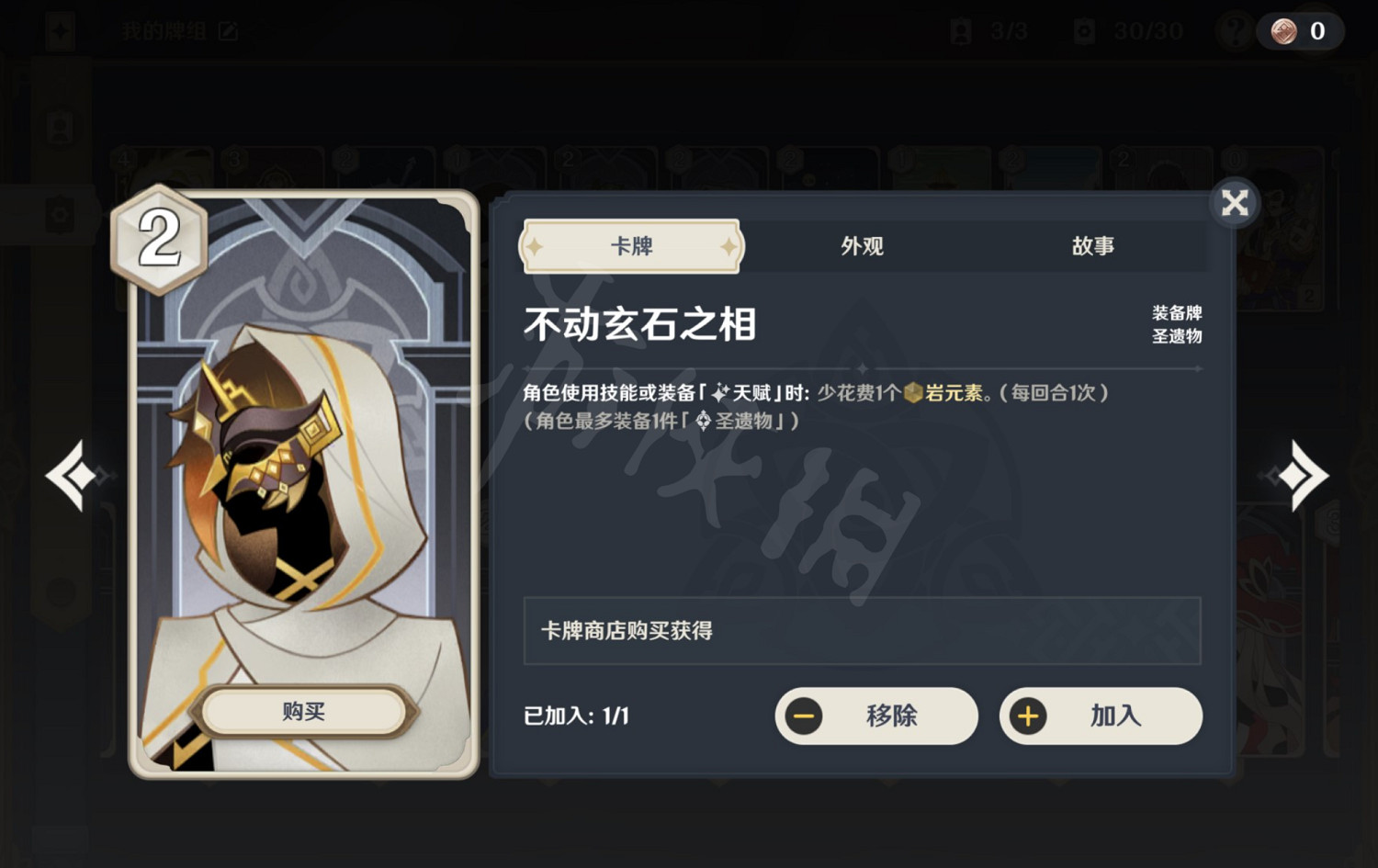
Task: Select the character cards icon in the sidebar
Action: [x=60, y=129]
